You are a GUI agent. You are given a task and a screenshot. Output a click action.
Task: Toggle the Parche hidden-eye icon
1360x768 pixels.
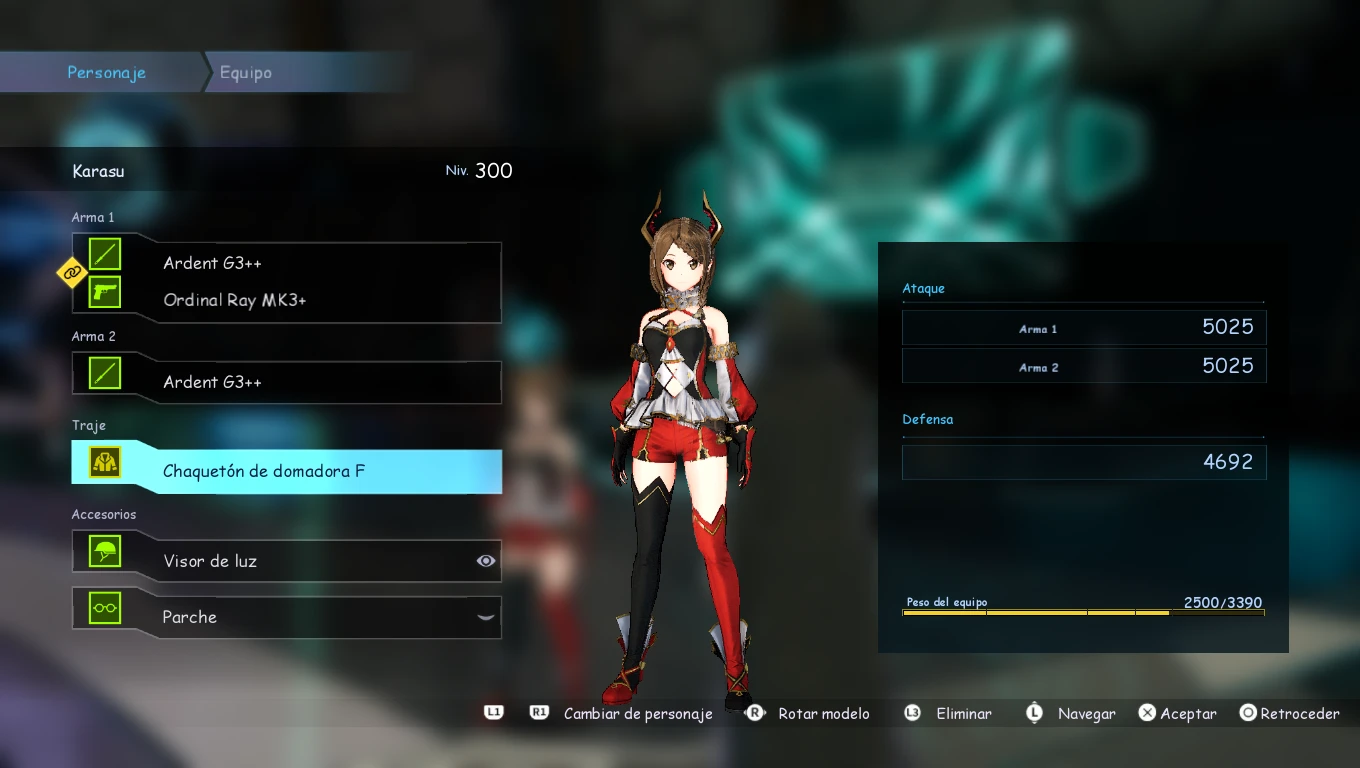click(486, 617)
